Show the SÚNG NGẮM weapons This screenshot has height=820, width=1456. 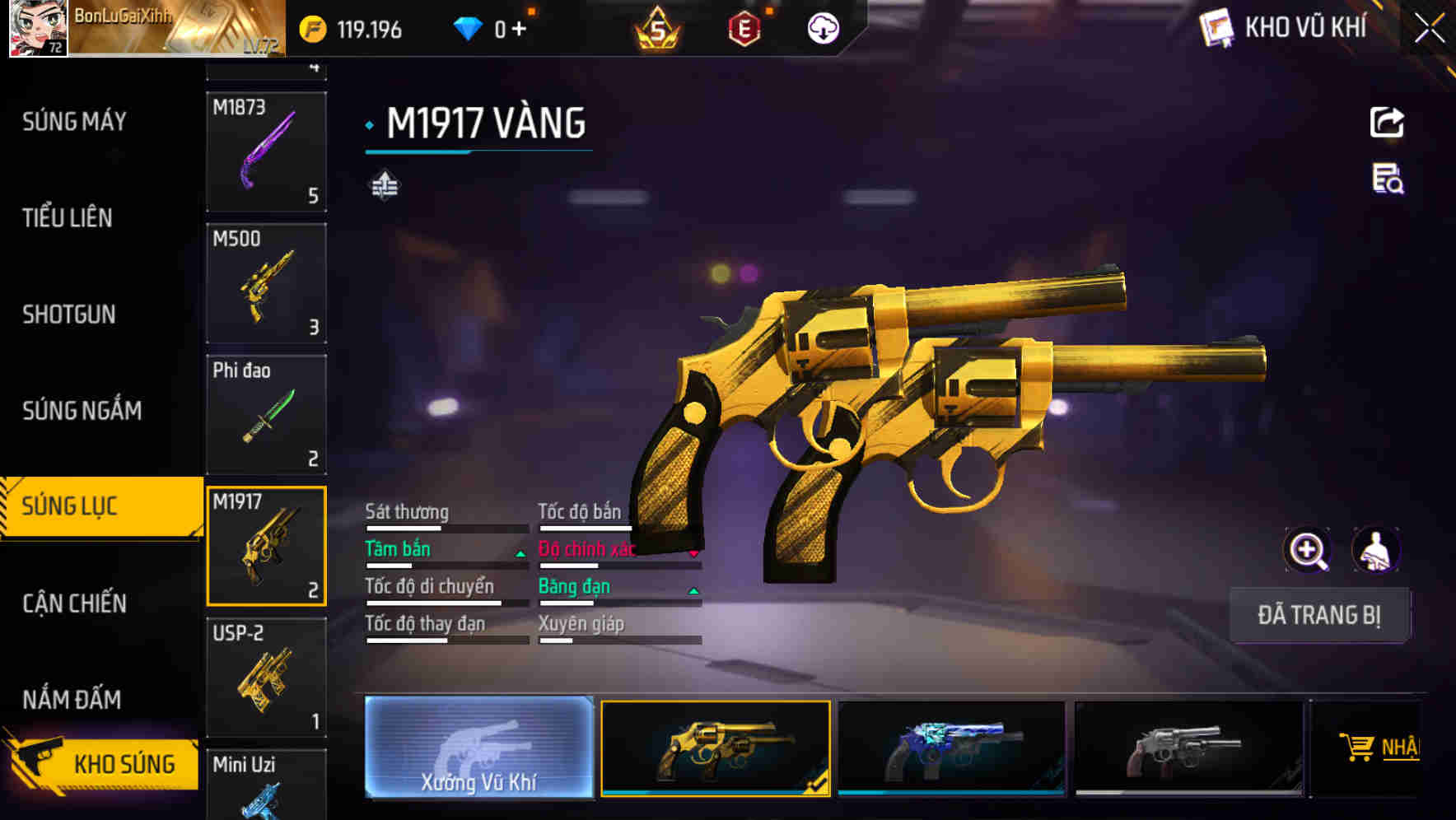click(82, 410)
